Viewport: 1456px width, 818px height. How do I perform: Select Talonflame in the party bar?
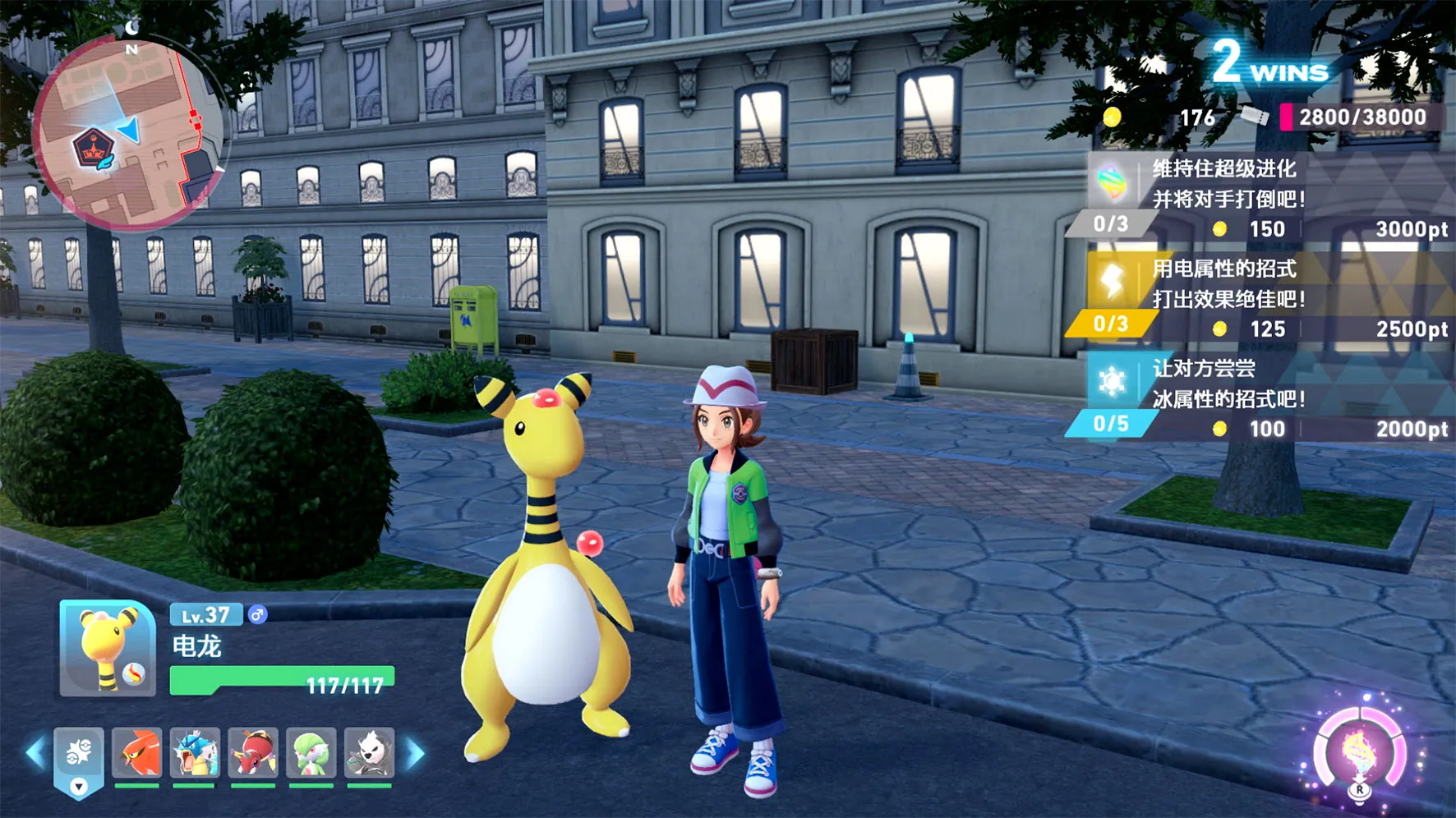[x=136, y=752]
